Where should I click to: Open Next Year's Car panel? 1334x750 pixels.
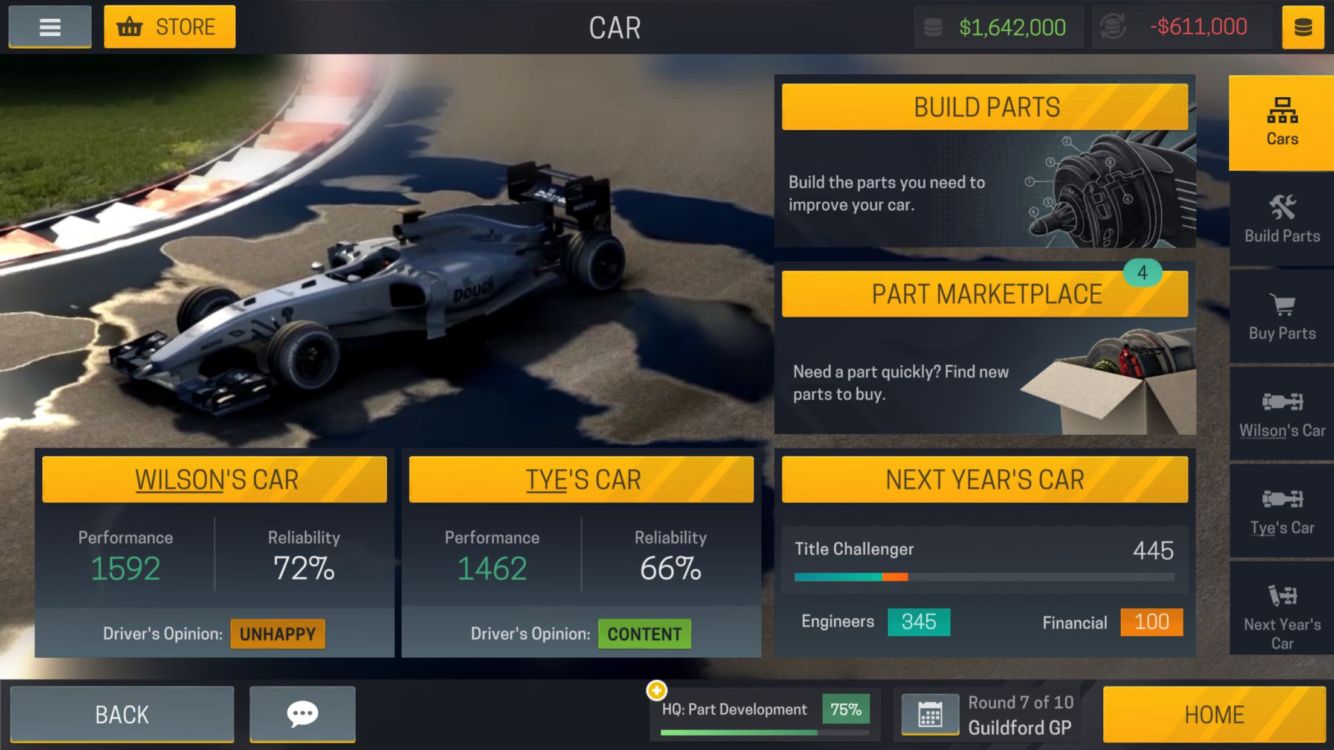click(985, 480)
